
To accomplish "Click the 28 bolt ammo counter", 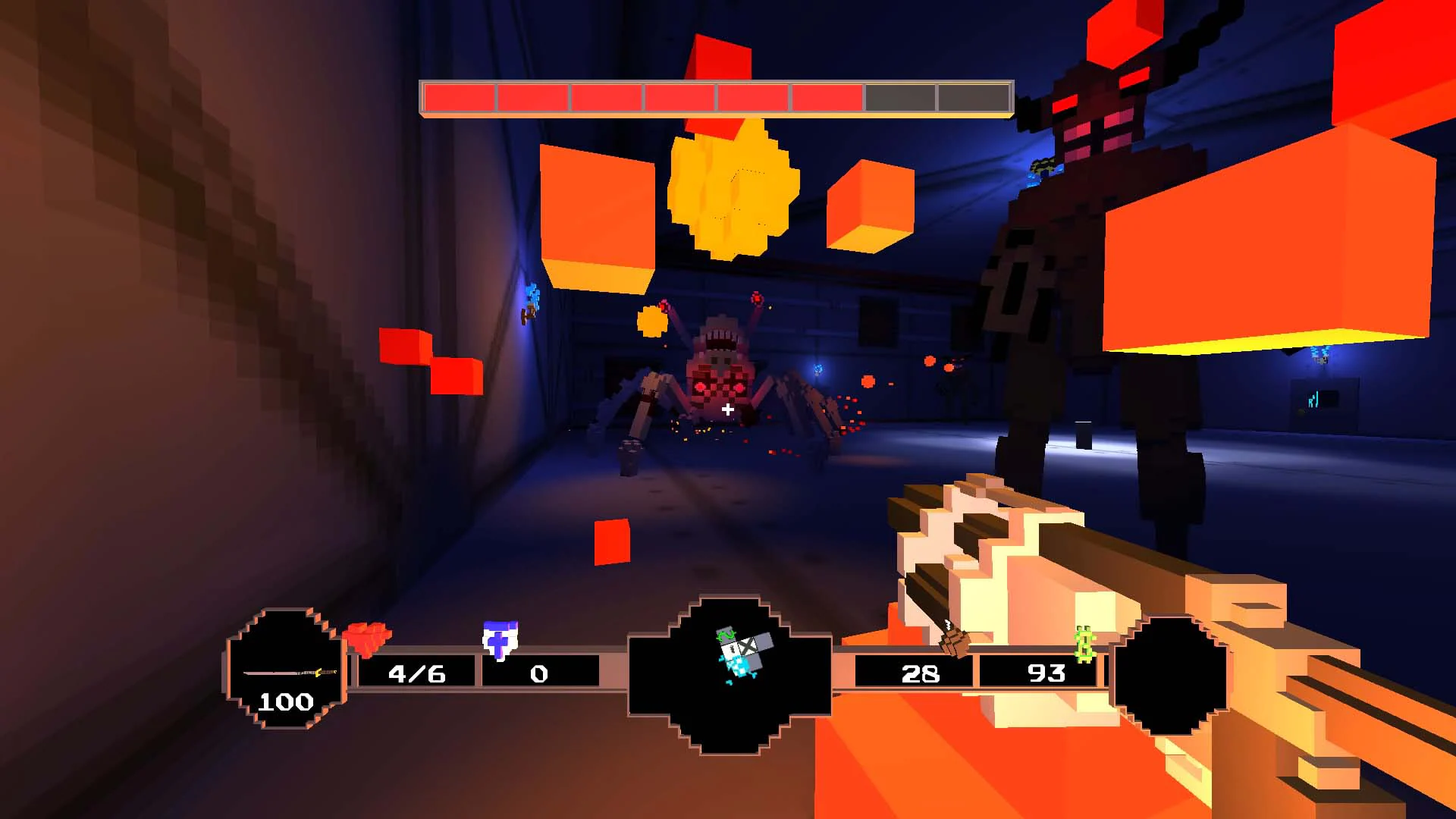I will (920, 674).
